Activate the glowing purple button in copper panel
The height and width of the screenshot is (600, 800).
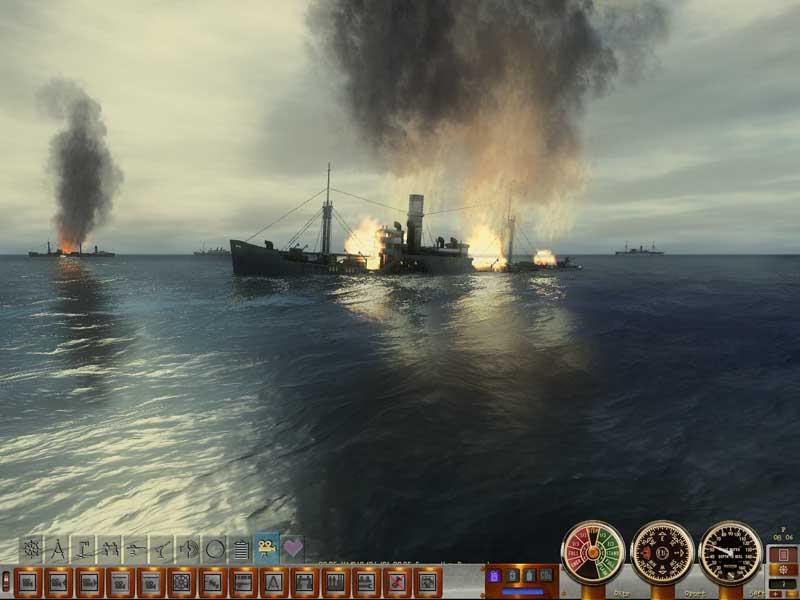494,576
